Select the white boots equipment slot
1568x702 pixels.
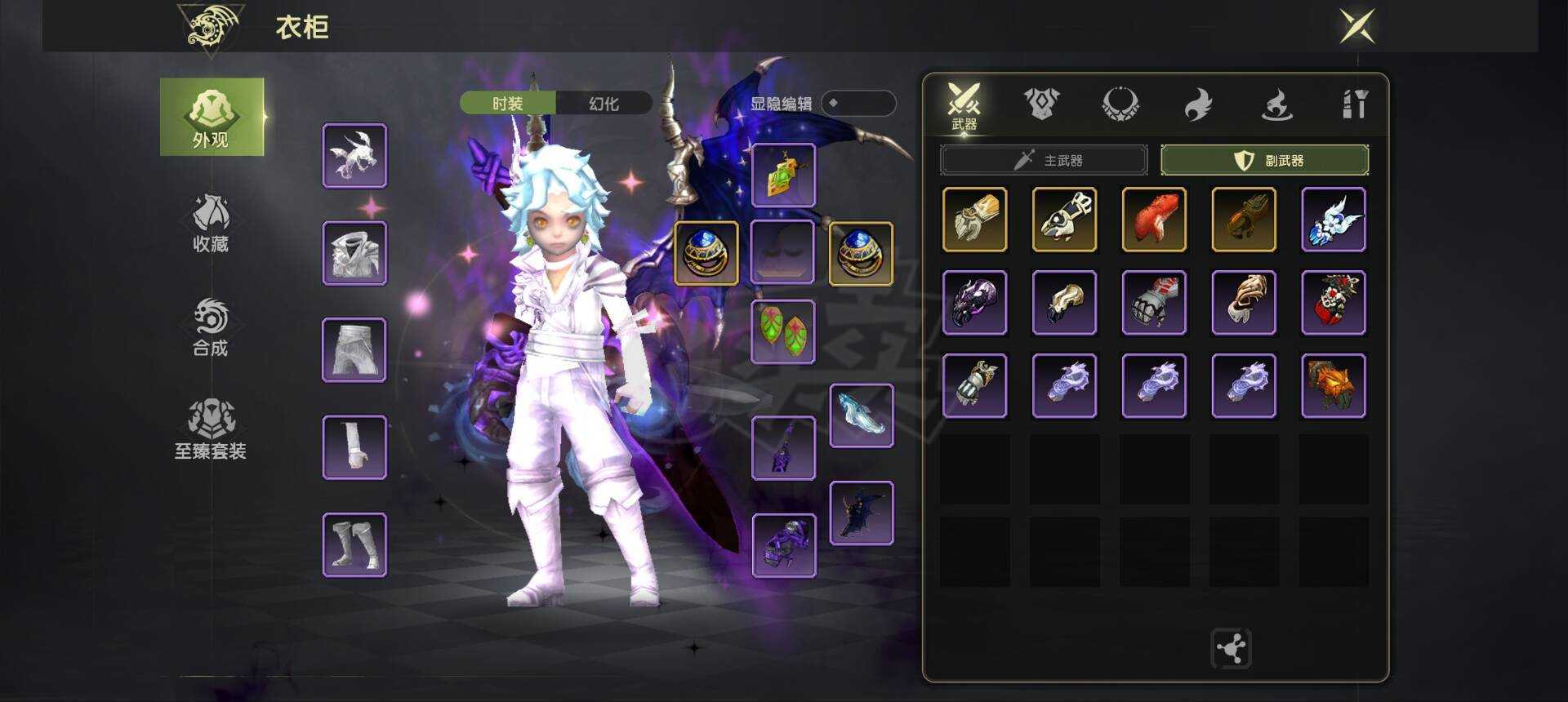[354, 544]
